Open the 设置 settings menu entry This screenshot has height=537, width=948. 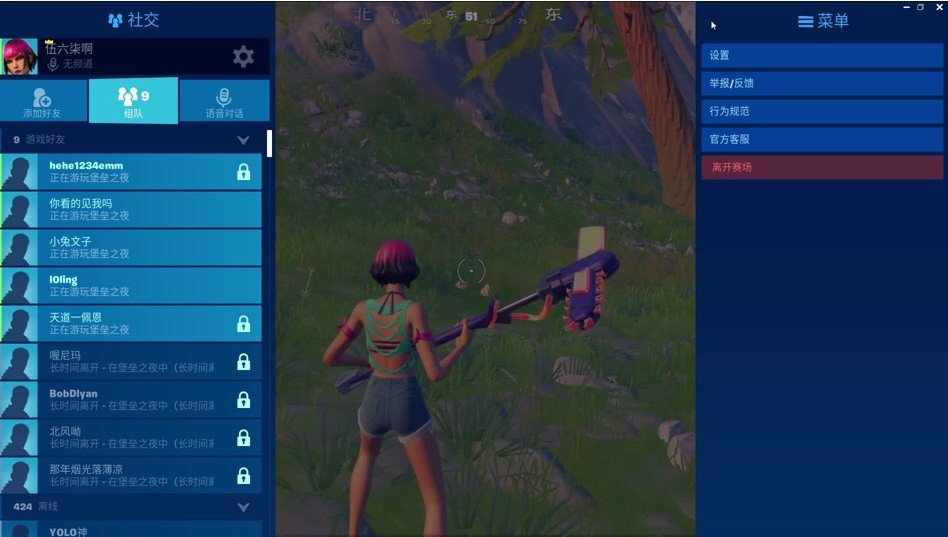pos(822,56)
